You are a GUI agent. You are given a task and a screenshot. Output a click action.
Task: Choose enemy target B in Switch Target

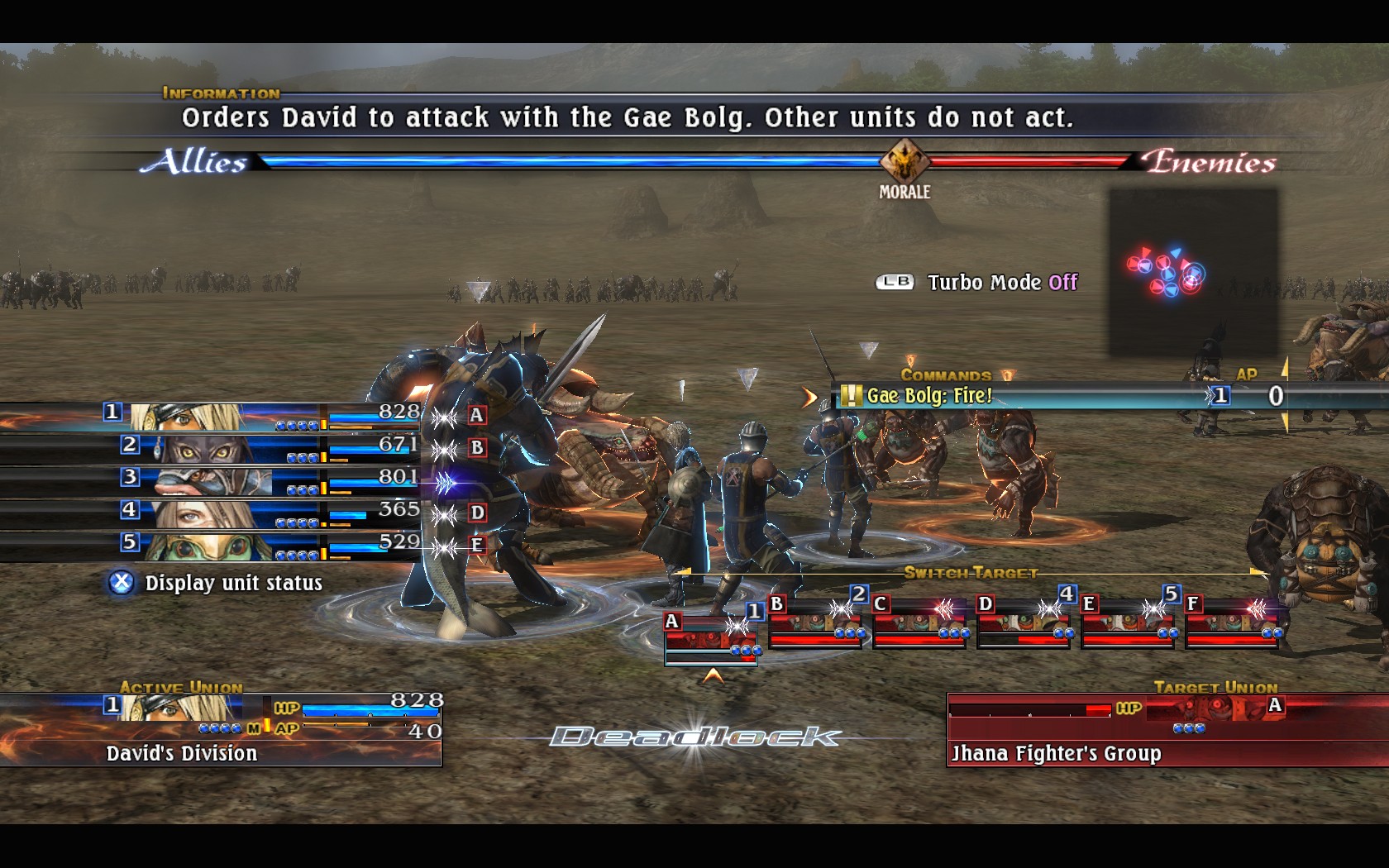click(x=815, y=622)
